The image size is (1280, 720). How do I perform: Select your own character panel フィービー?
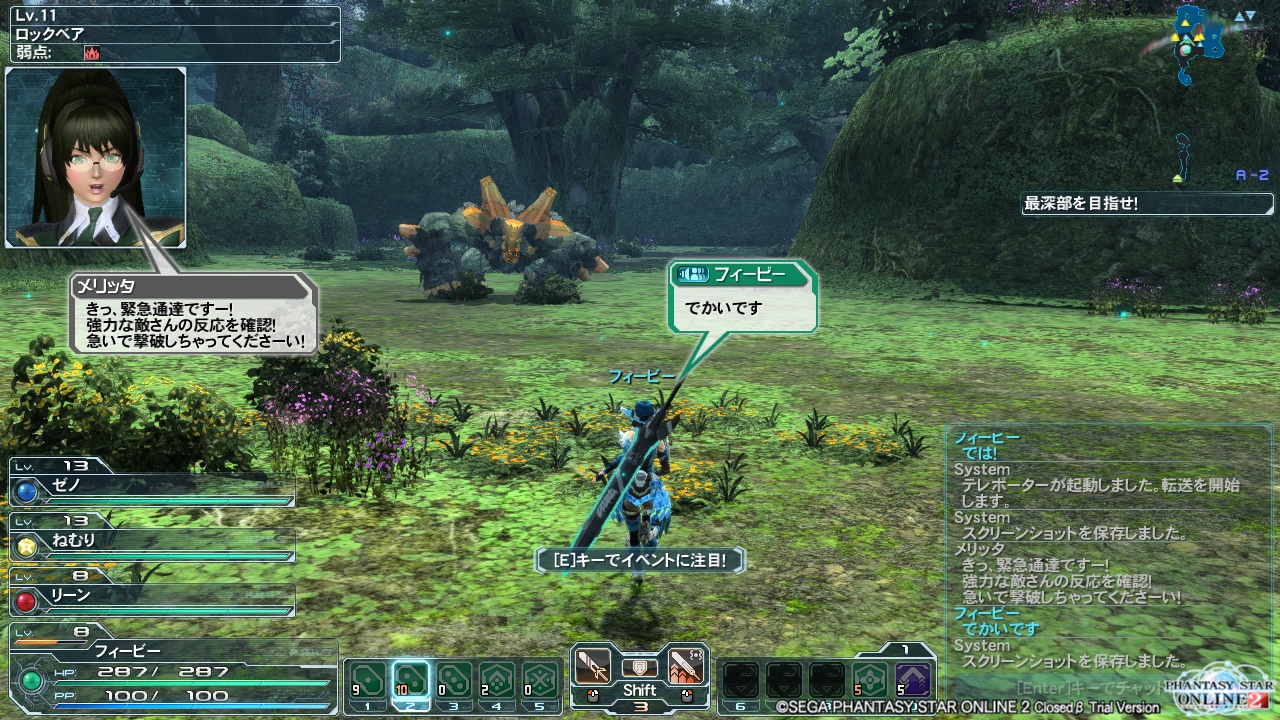point(170,665)
